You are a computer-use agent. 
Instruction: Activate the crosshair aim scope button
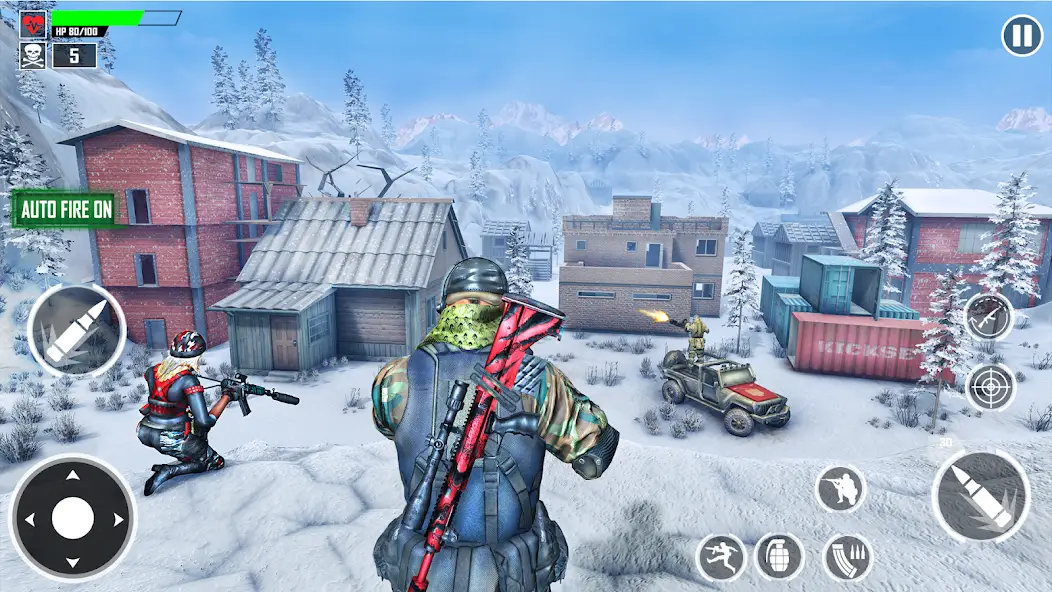point(990,386)
